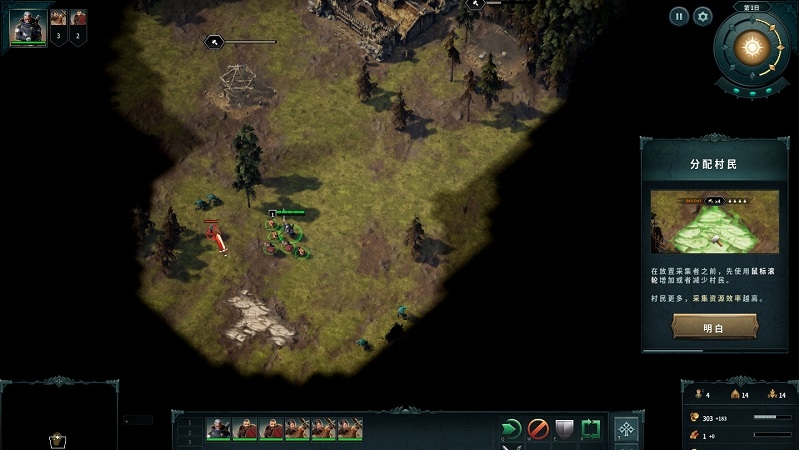
Task: Click the shield emblem in bottom-left panel
Action: click(x=58, y=440)
